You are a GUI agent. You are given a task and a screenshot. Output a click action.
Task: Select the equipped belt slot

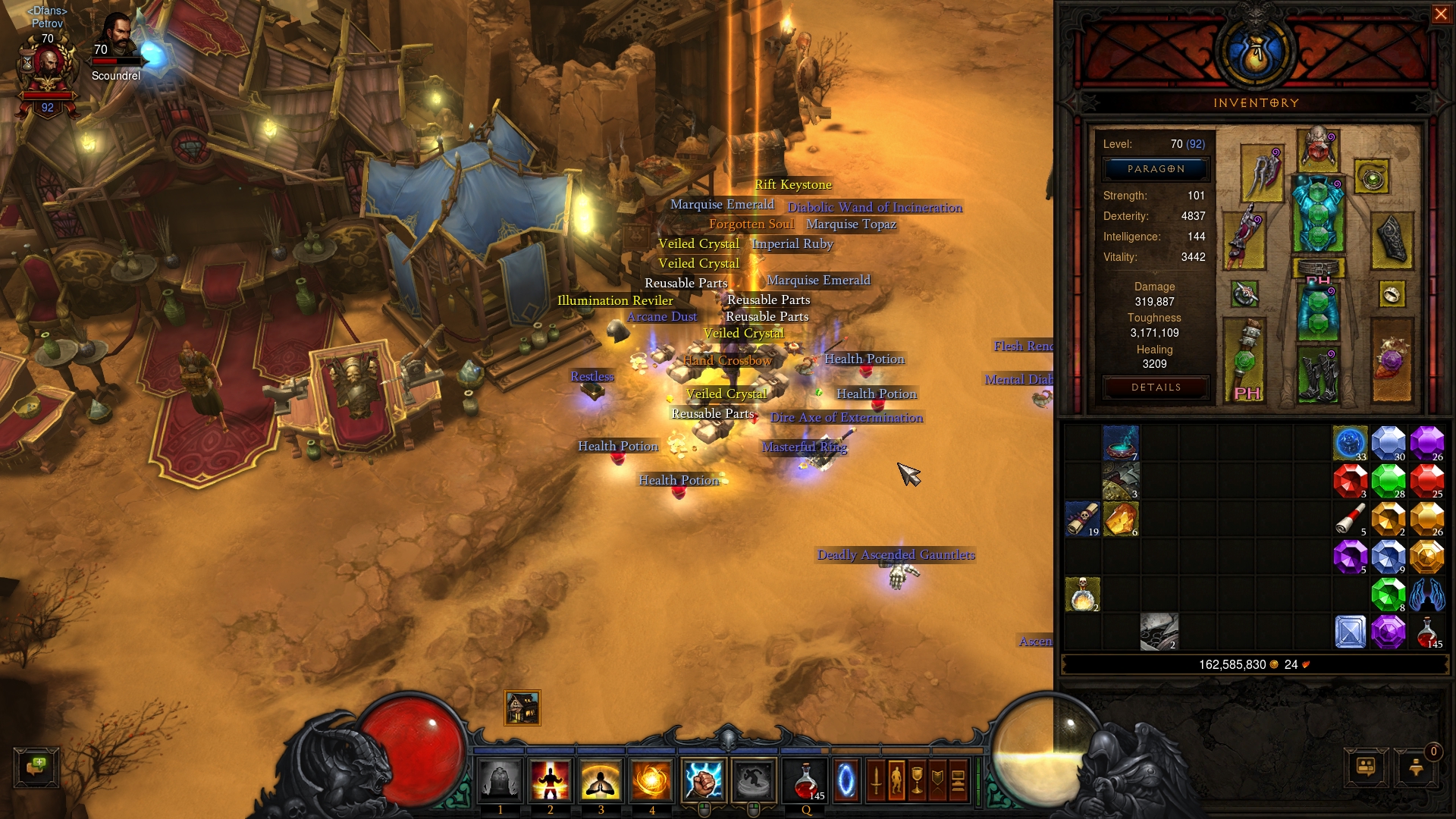click(1318, 268)
